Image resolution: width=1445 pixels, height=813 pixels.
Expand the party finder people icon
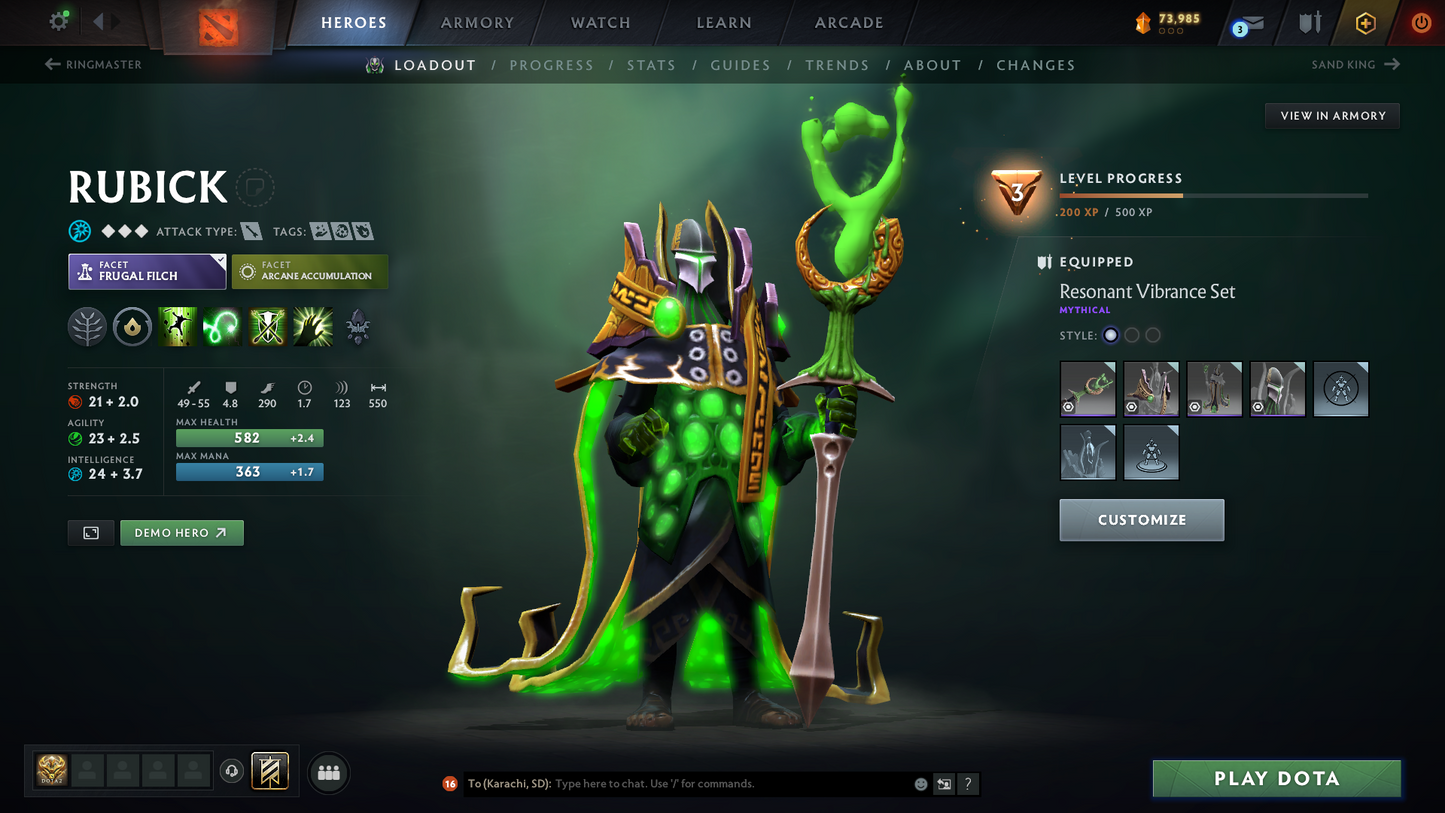tap(329, 771)
